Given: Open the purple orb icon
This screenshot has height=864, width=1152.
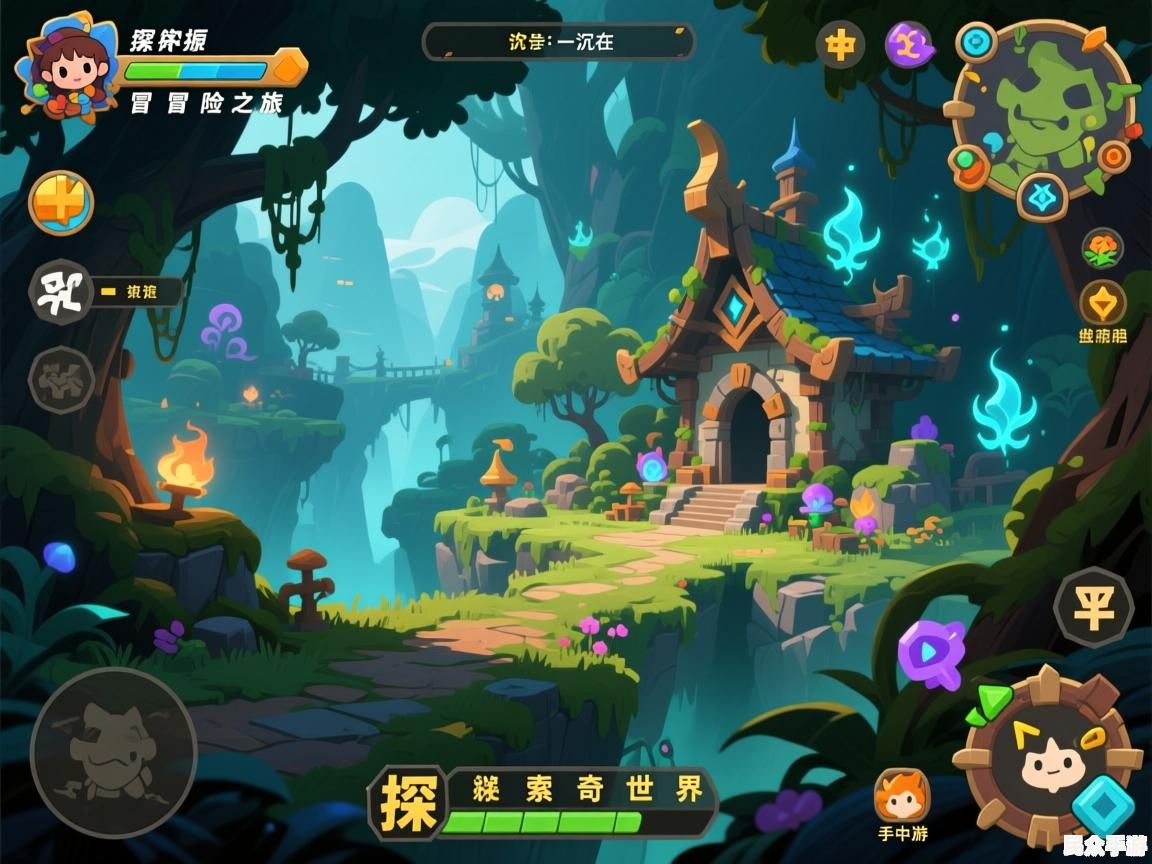Looking at the screenshot, I should [909, 45].
